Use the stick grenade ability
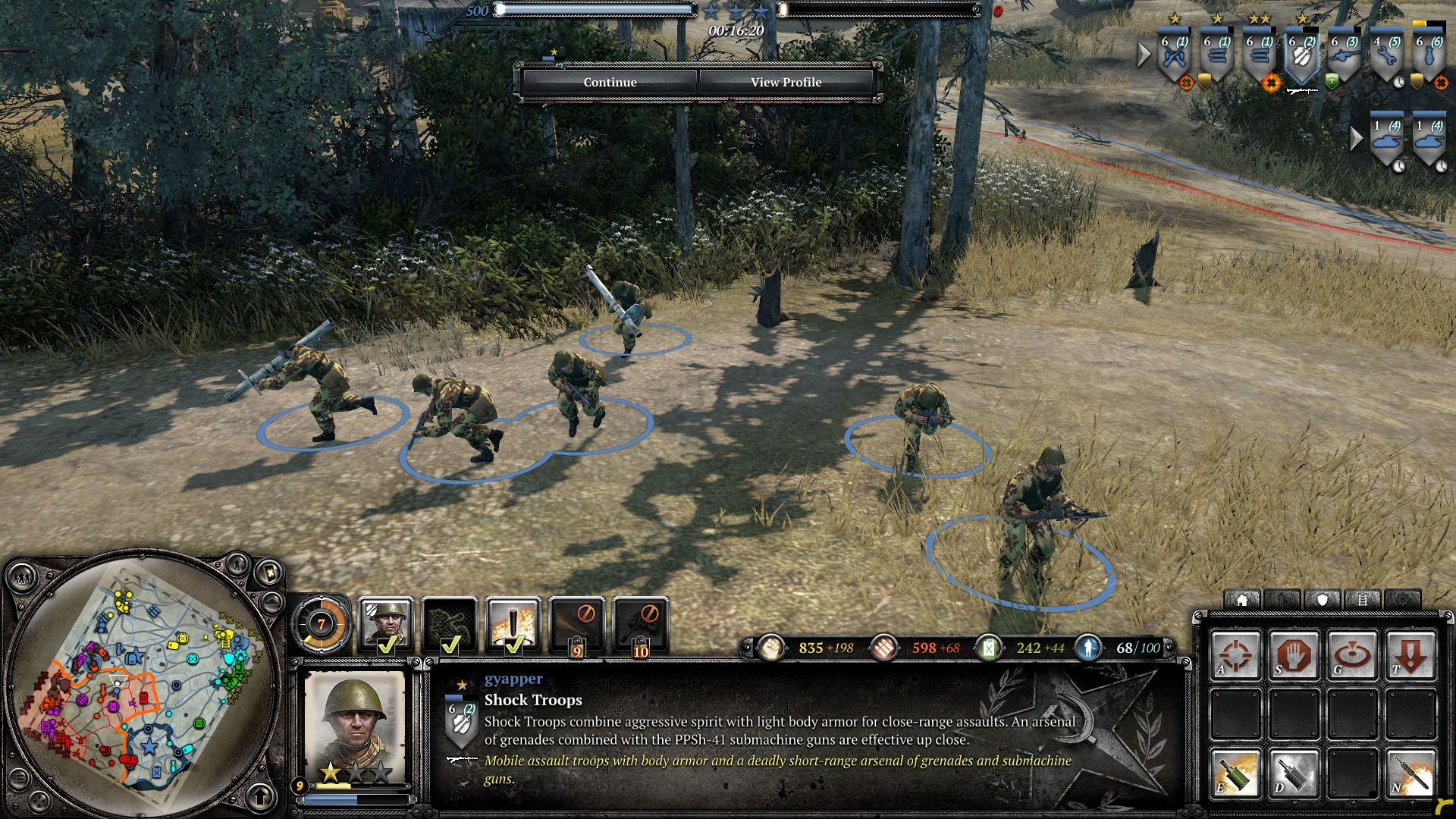This screenshot has width=1456, height=819. (x=1410, y=772)
